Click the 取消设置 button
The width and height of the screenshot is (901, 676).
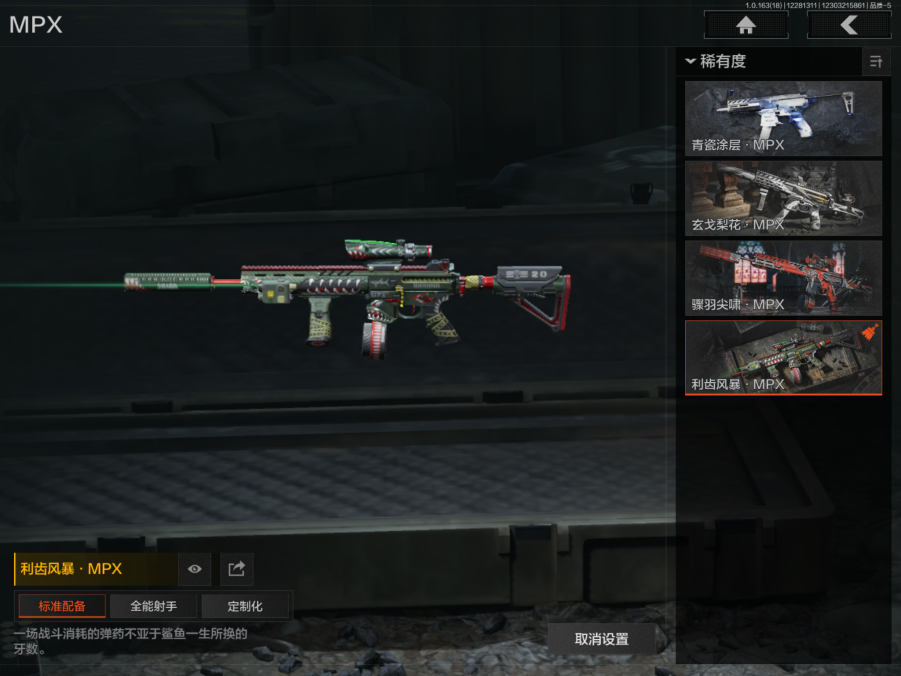pyautogui.click(x=601, y=639)
